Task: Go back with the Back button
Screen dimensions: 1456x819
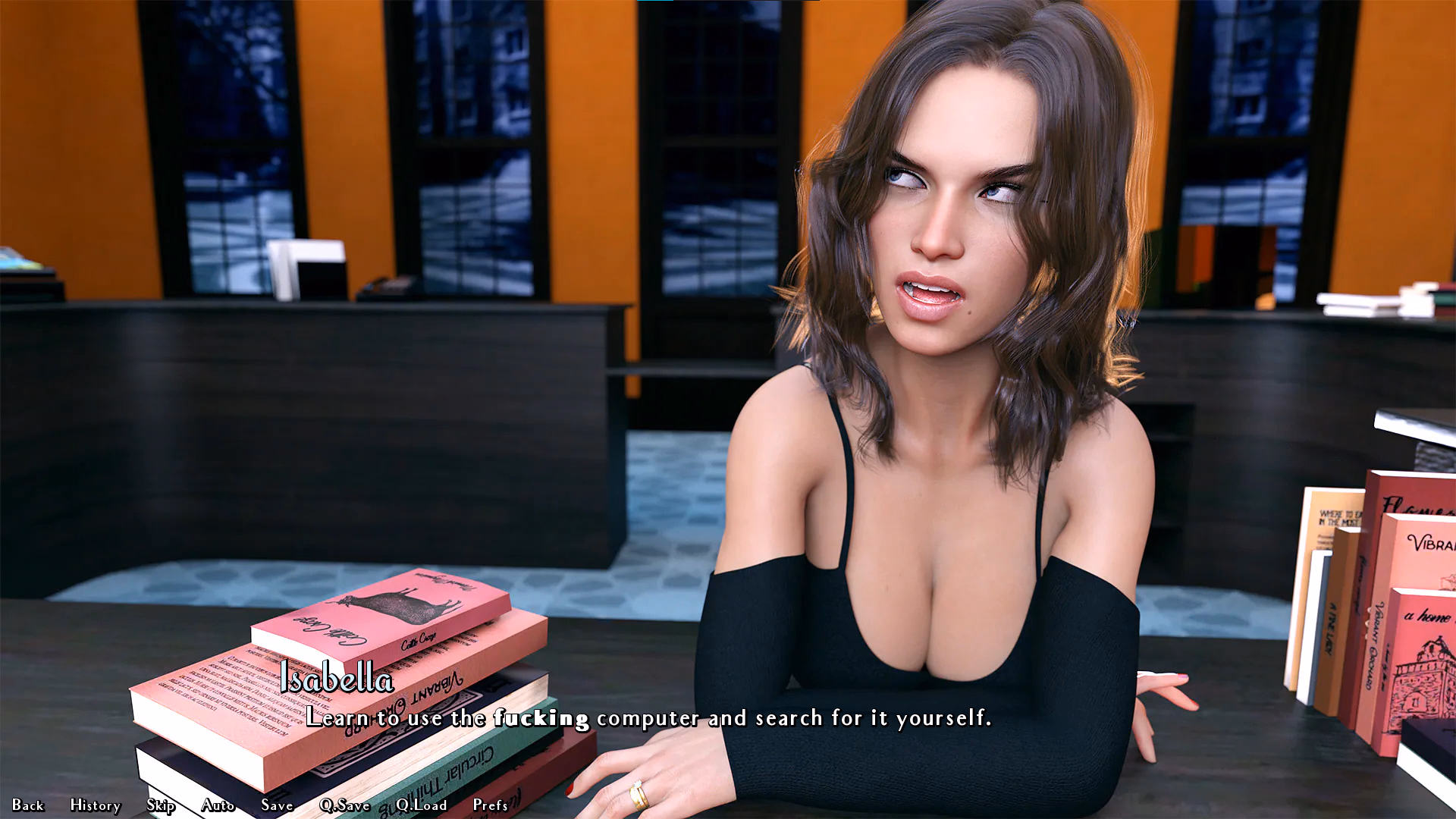Action: tap(28, 805)
